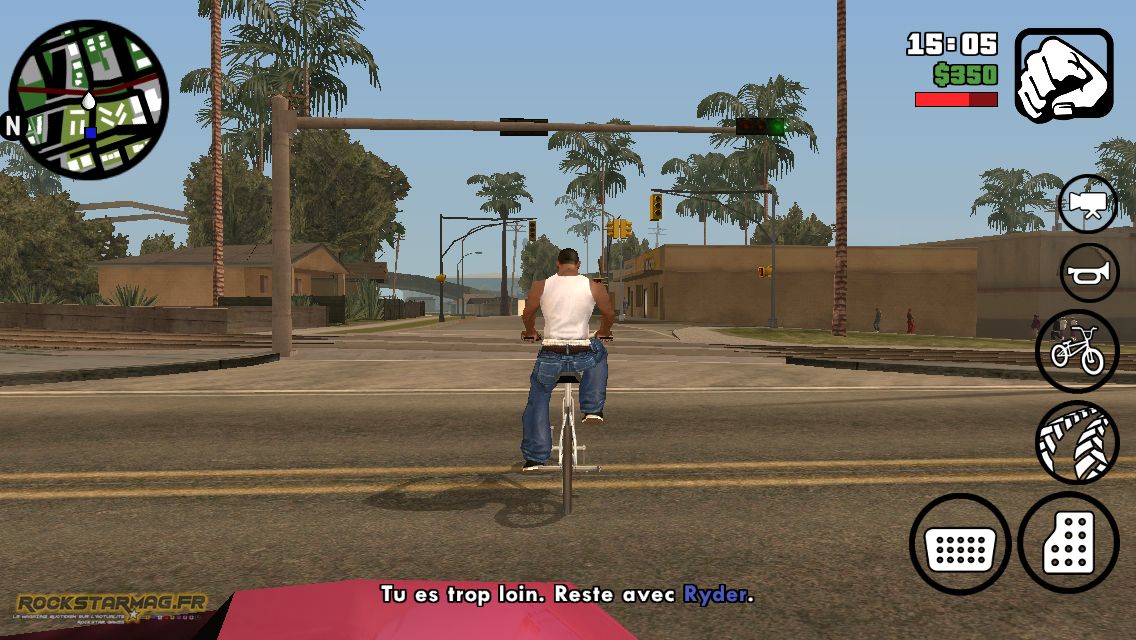Tap the bicycle exit vehicle button
Image resolution: width=1136 pixels, height=640 pixels.
click(1077, 351)
